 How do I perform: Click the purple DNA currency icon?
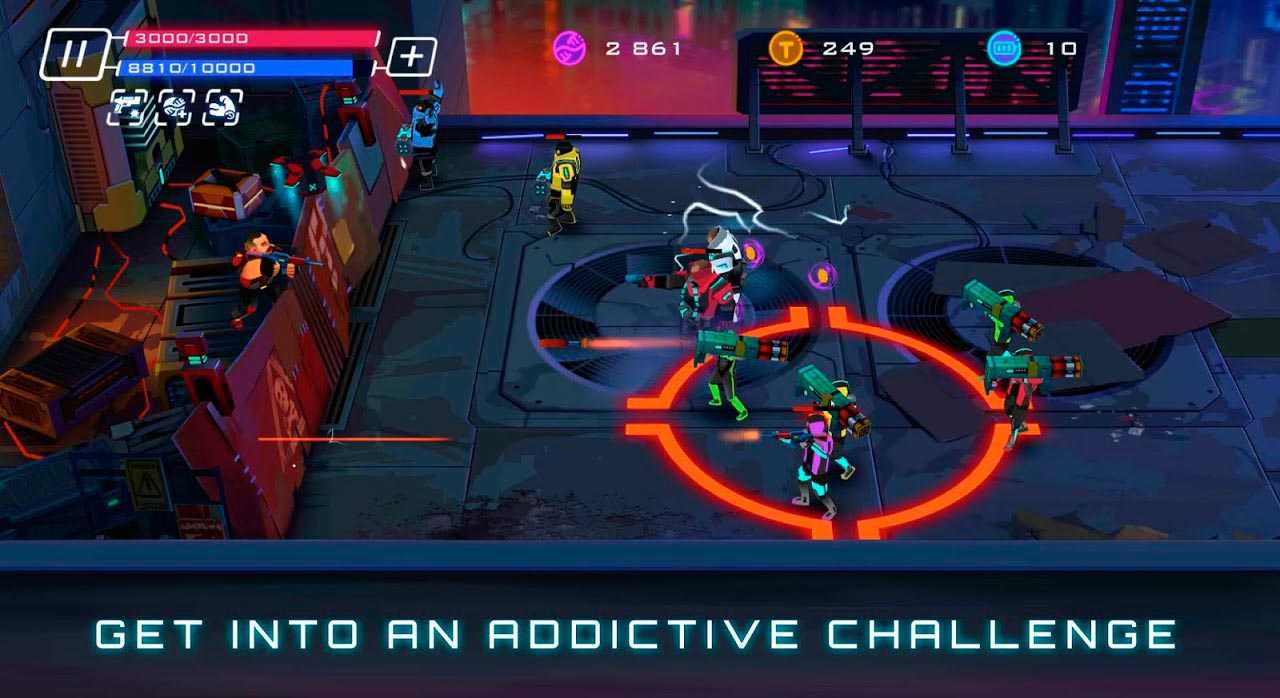(x=570, y=48)
